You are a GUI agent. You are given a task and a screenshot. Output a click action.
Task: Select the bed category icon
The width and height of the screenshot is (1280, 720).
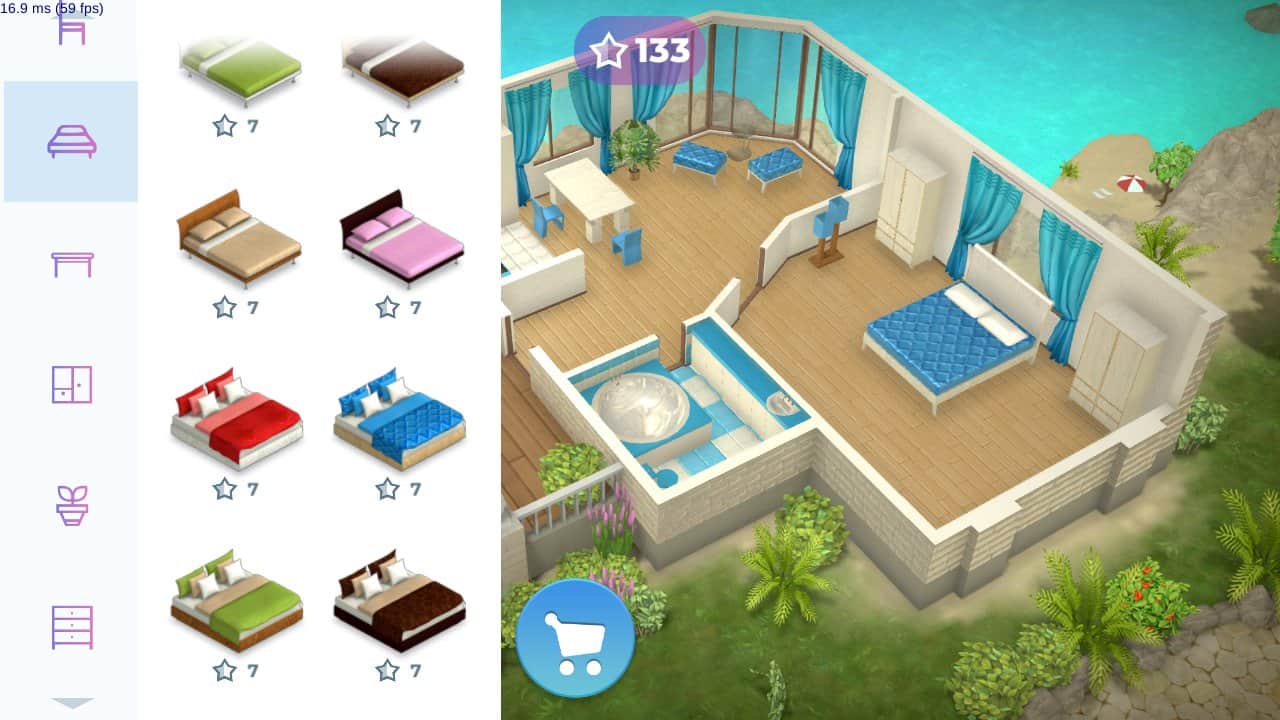coord(71,140)
